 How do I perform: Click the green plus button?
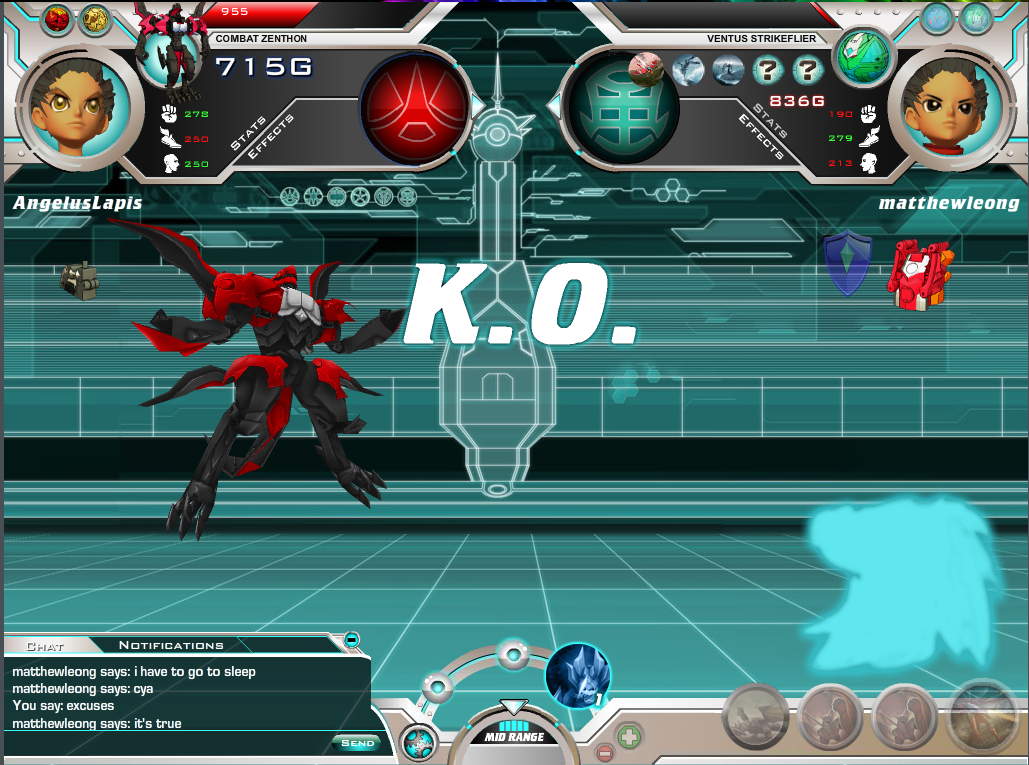point(629,738)
